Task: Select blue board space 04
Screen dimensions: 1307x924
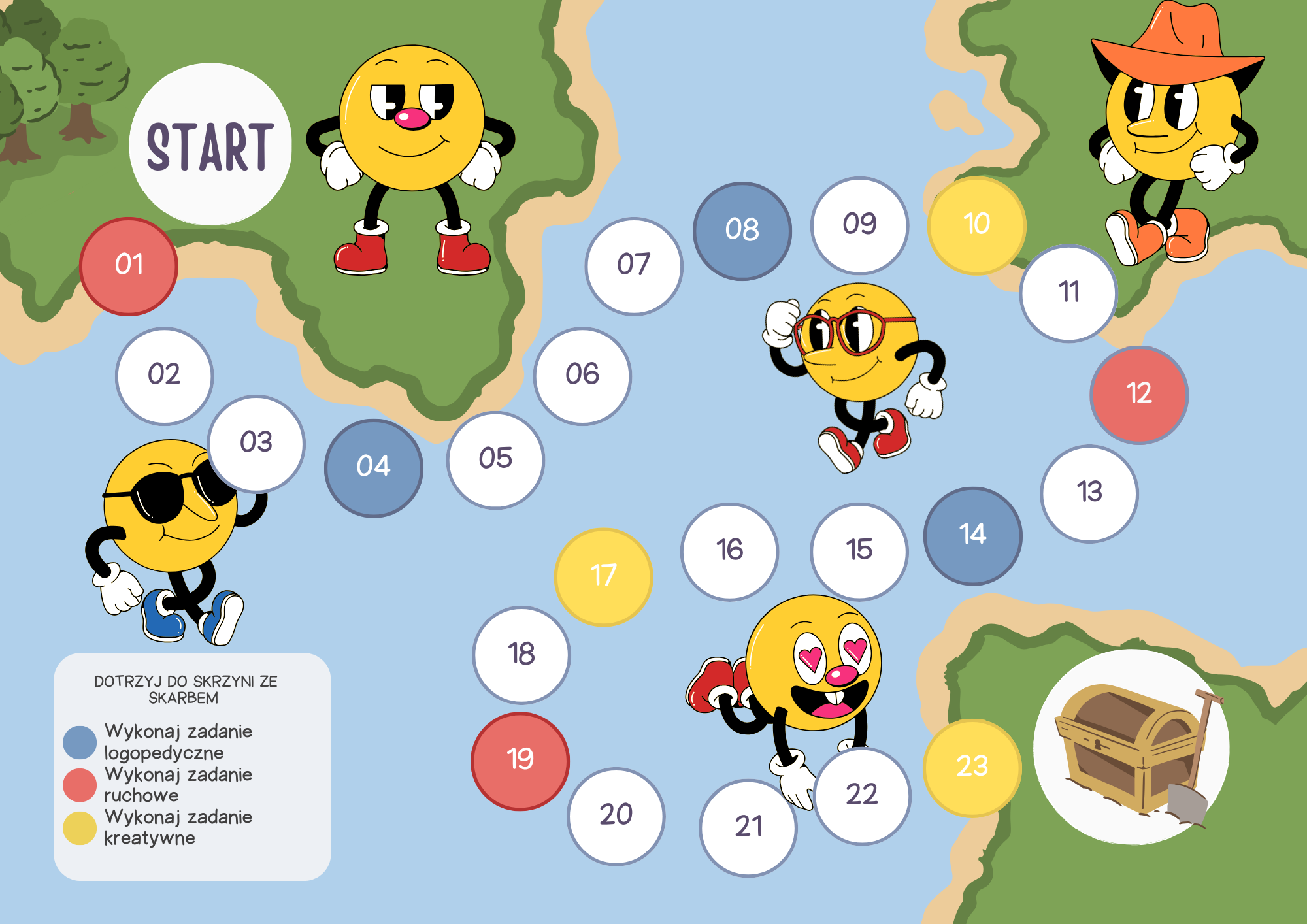Action: tap(373, 468)
